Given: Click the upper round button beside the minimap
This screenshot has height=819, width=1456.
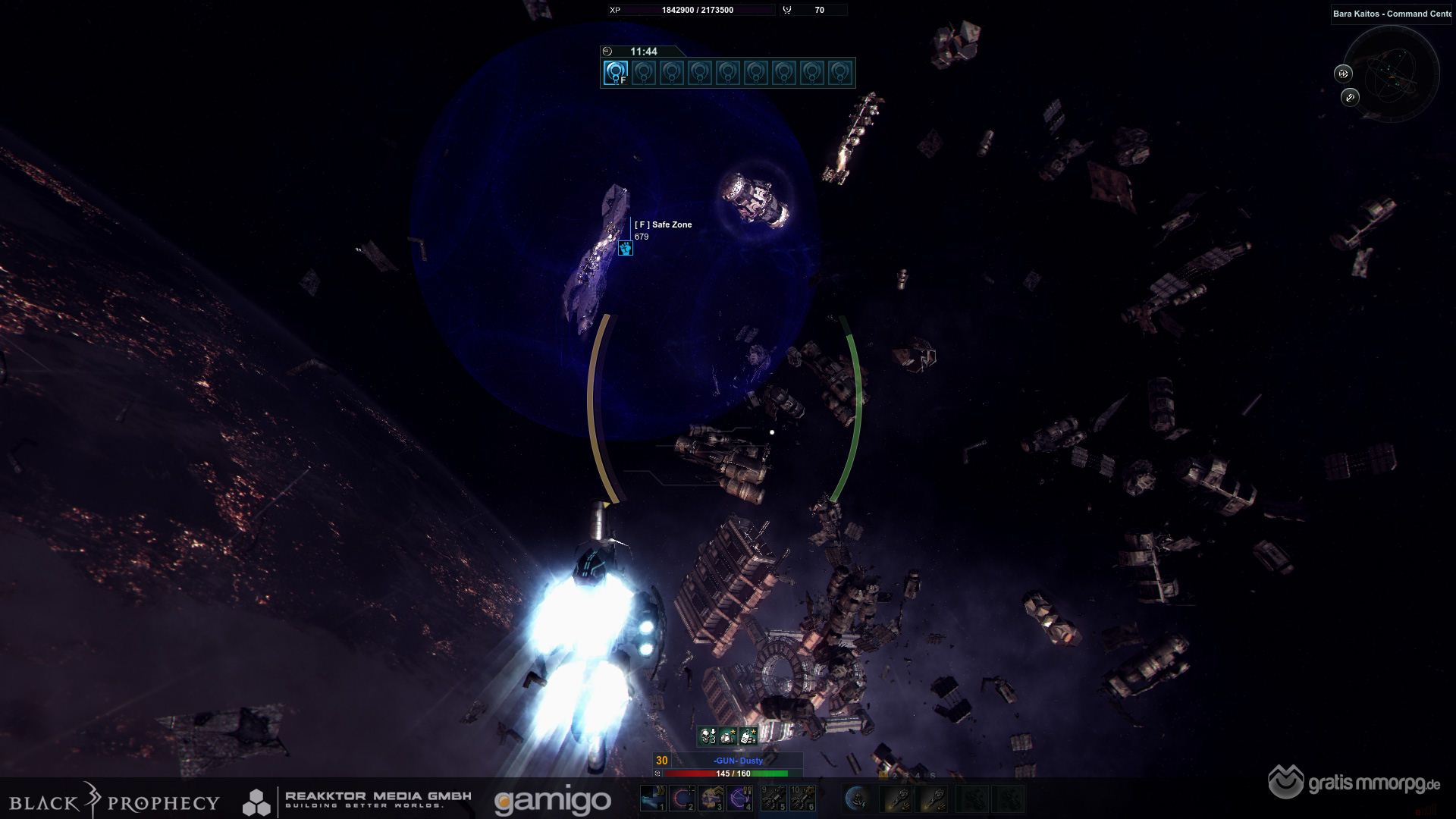Looking at the screenshot, I should [1343, 74].
